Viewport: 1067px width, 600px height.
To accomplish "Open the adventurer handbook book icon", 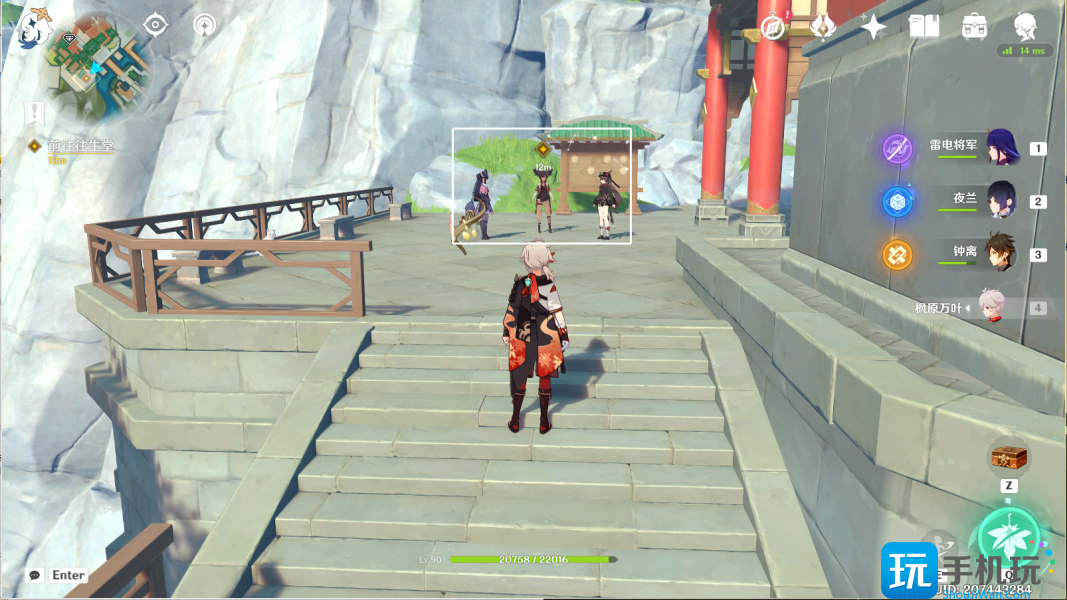I will point(923,27).
